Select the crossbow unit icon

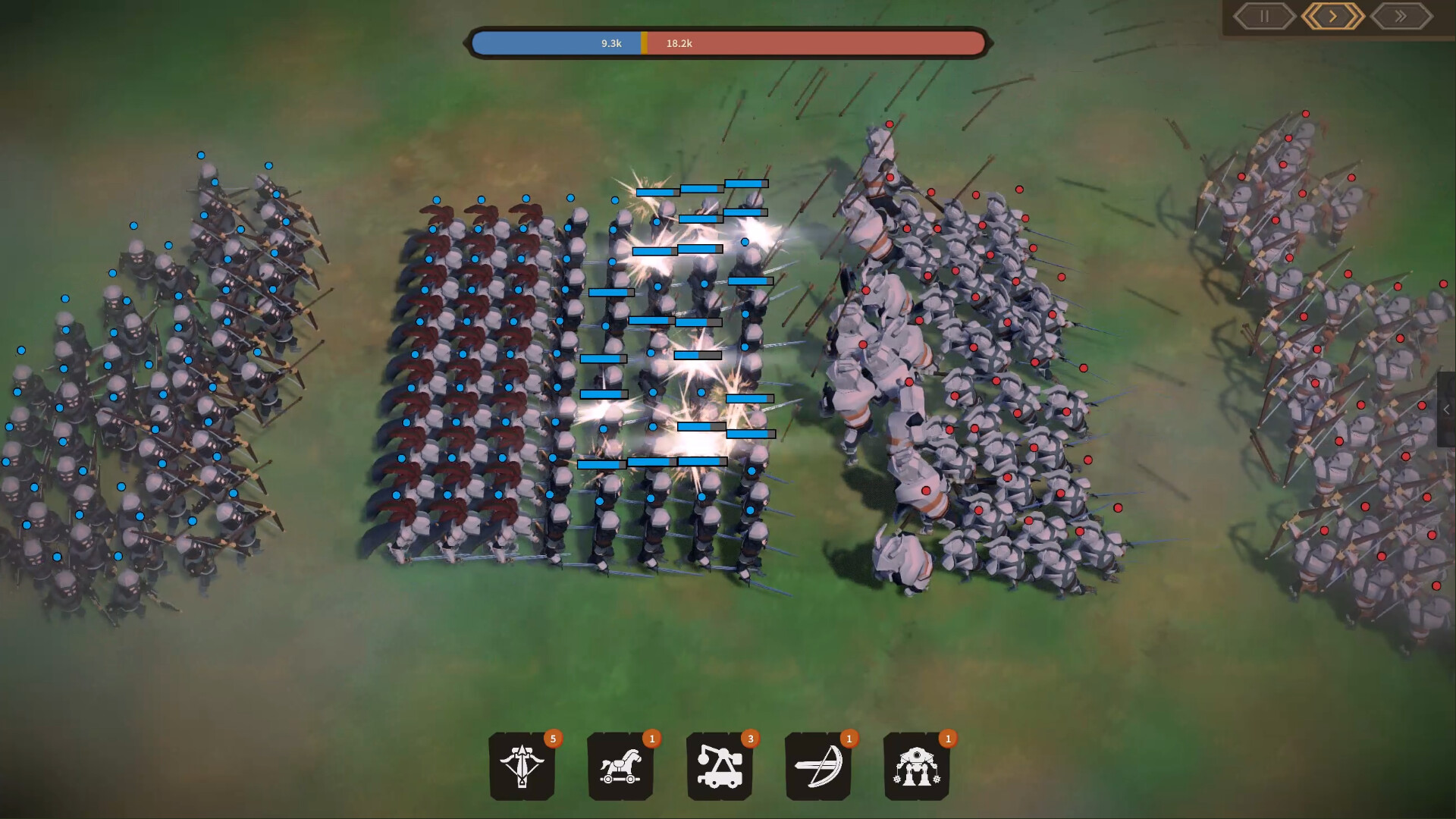tap(522, 767)
